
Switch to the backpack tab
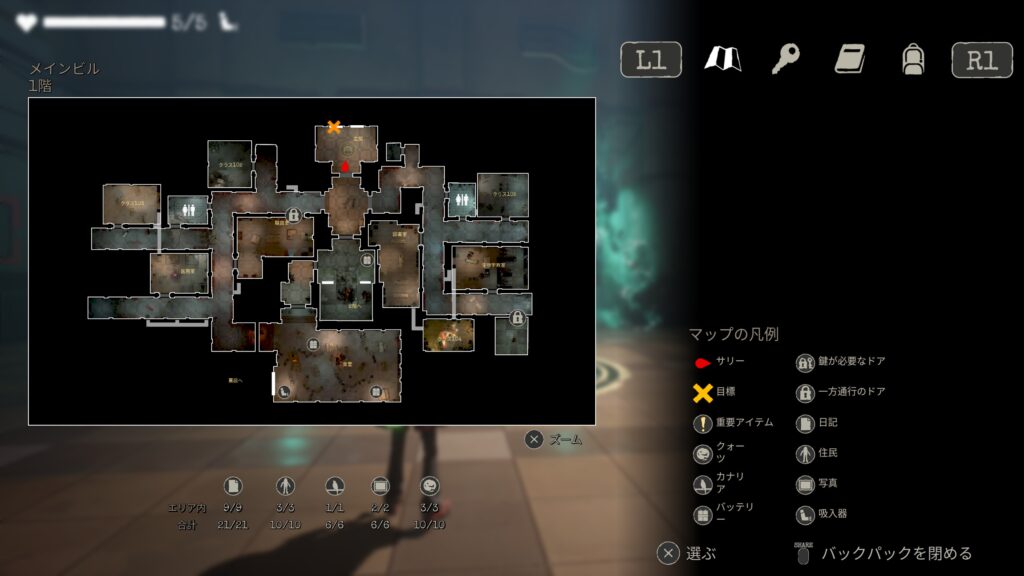[912, 59]
